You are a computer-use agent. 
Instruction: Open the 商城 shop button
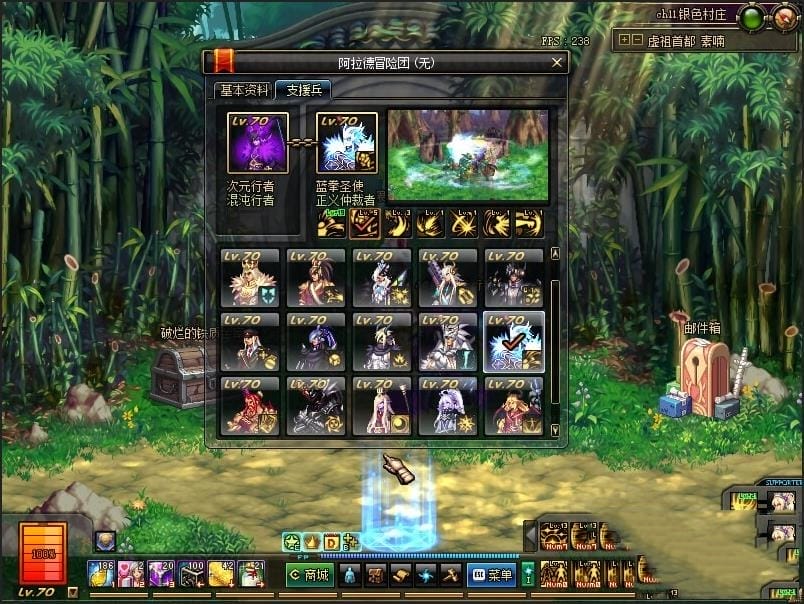pos(309,575)
